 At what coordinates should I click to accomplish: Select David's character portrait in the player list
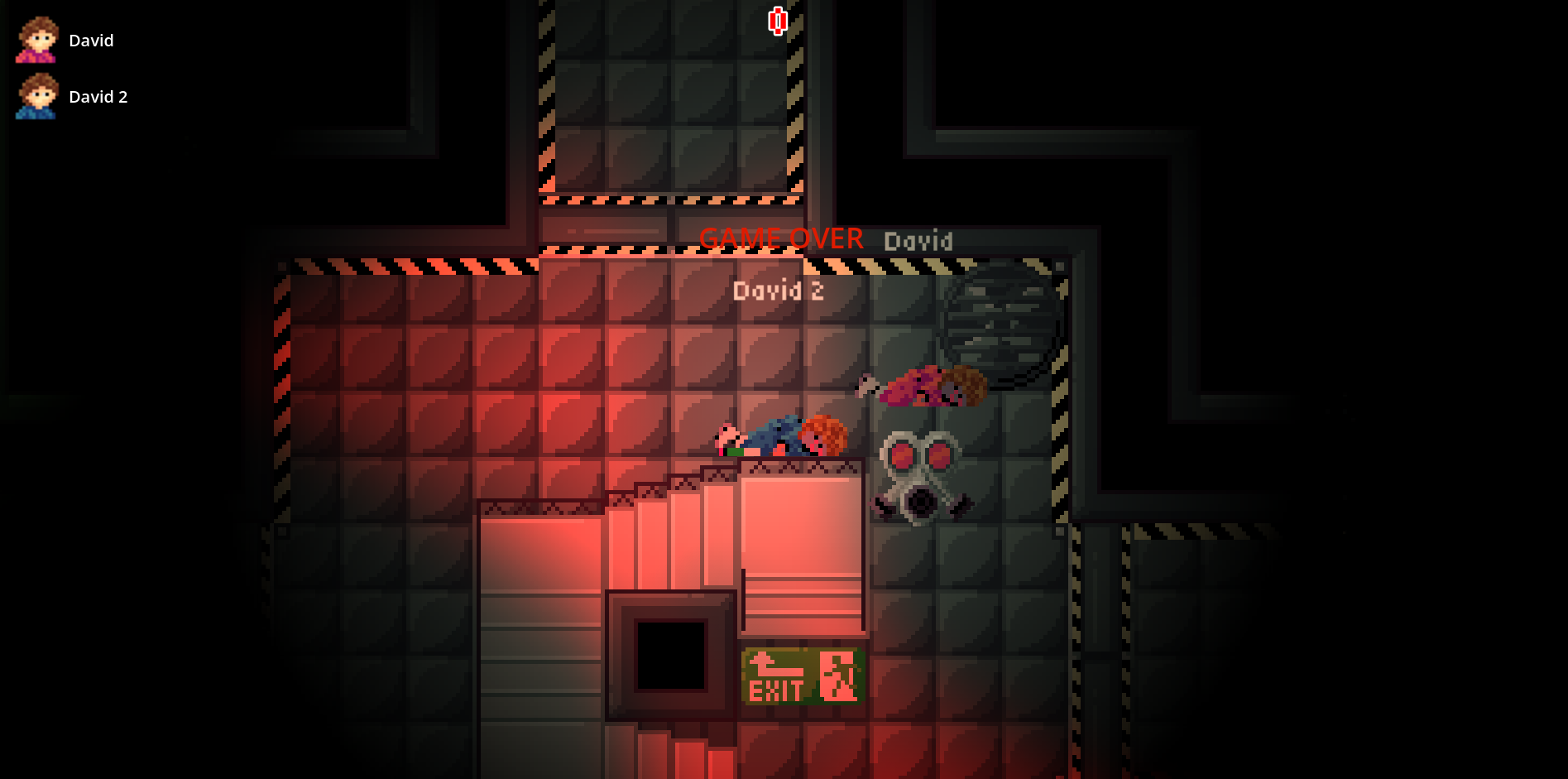pos(36,40)
